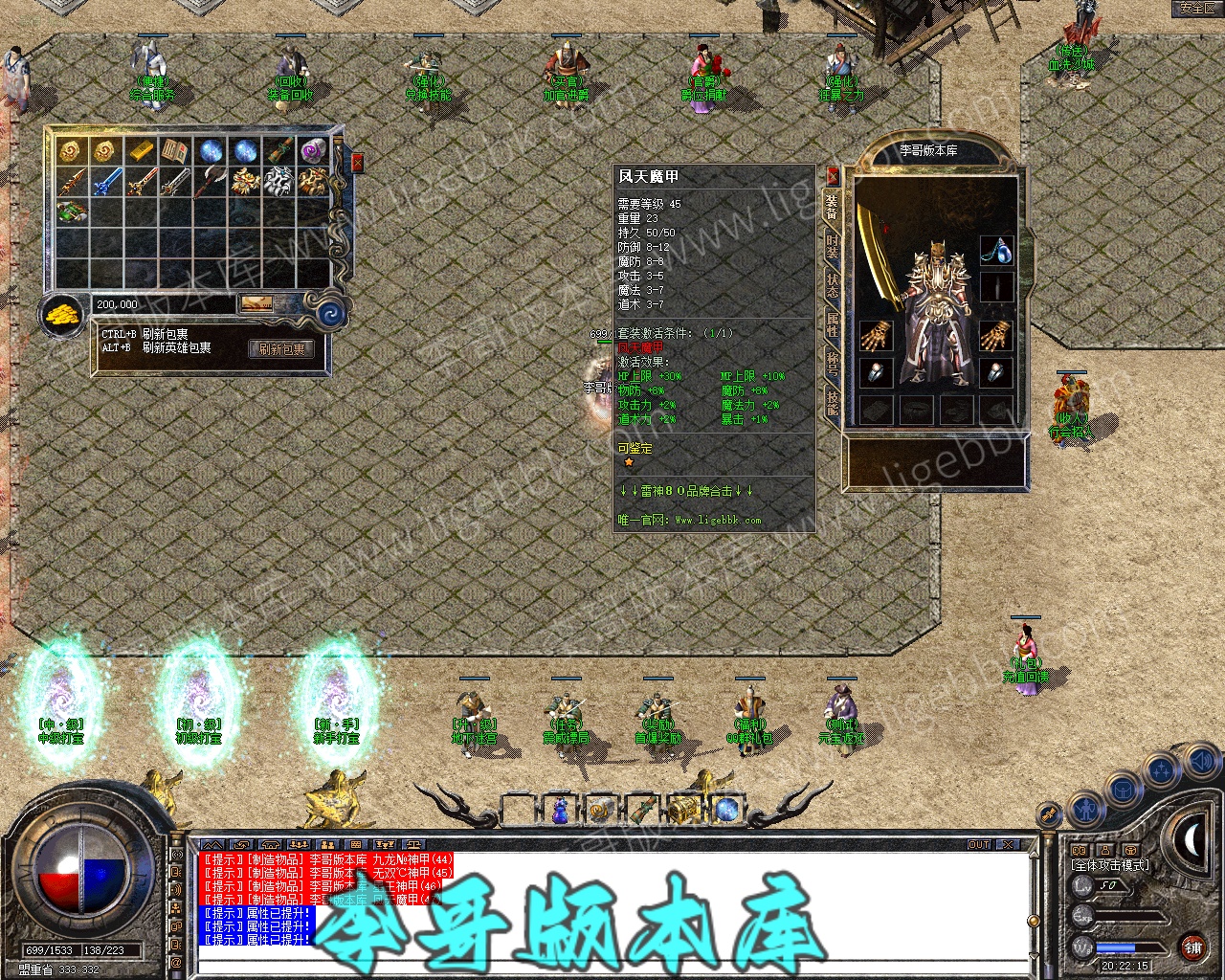Use the blue potion in the hotbar
This screenshot has height=980, width=1225.
tap(561, 812)
